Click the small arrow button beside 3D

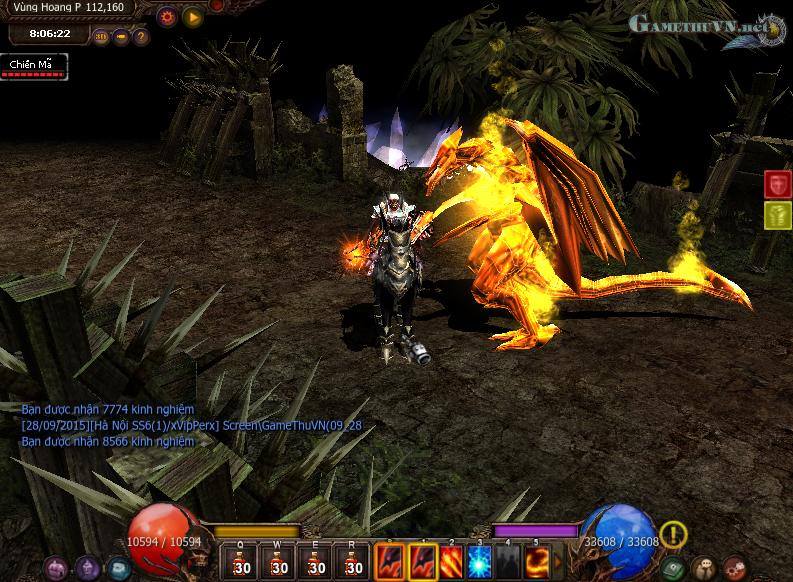[x=121, y=37]
